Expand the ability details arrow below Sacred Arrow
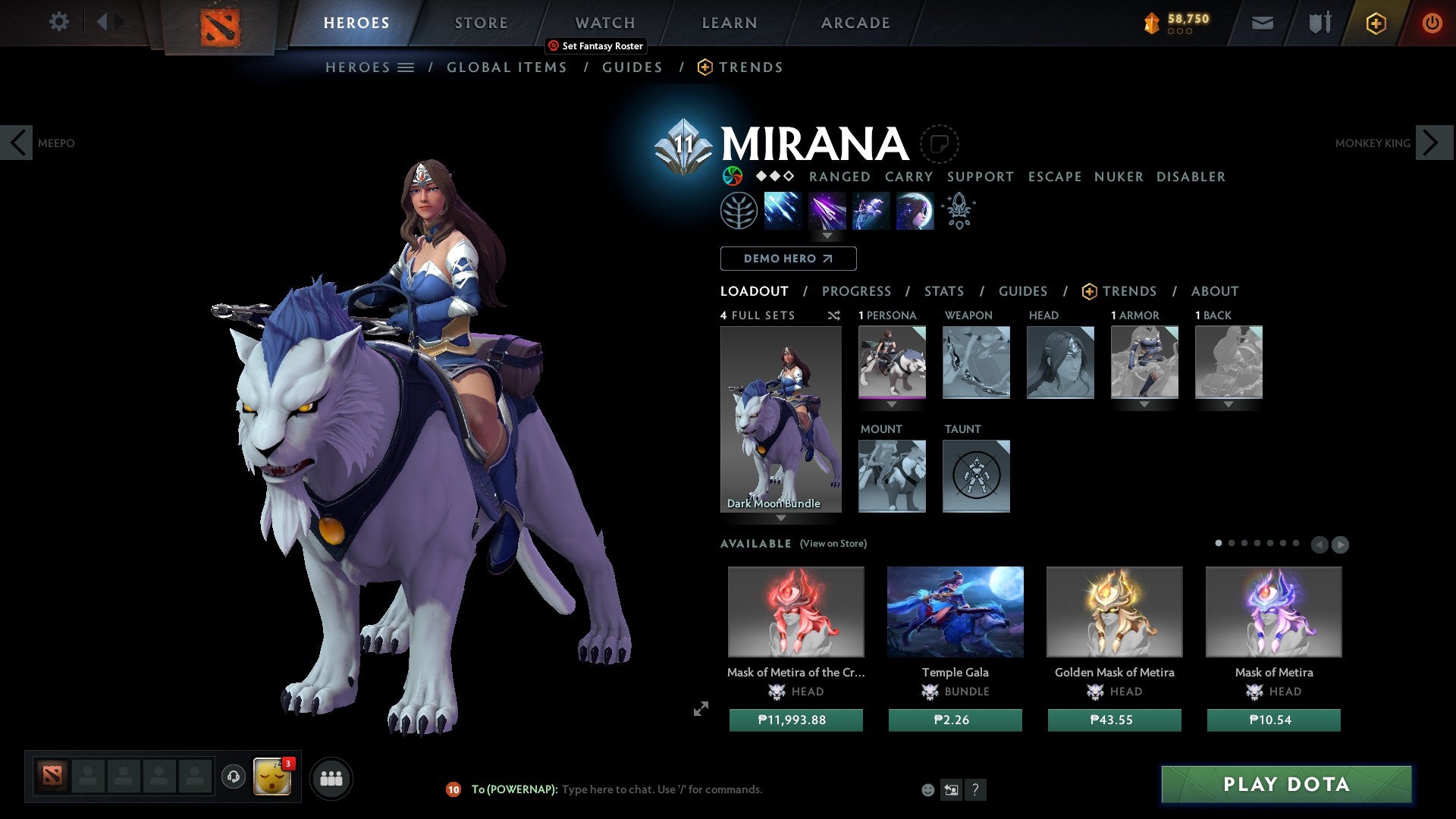The image size is (1456, 819). (x=827, y=236)
